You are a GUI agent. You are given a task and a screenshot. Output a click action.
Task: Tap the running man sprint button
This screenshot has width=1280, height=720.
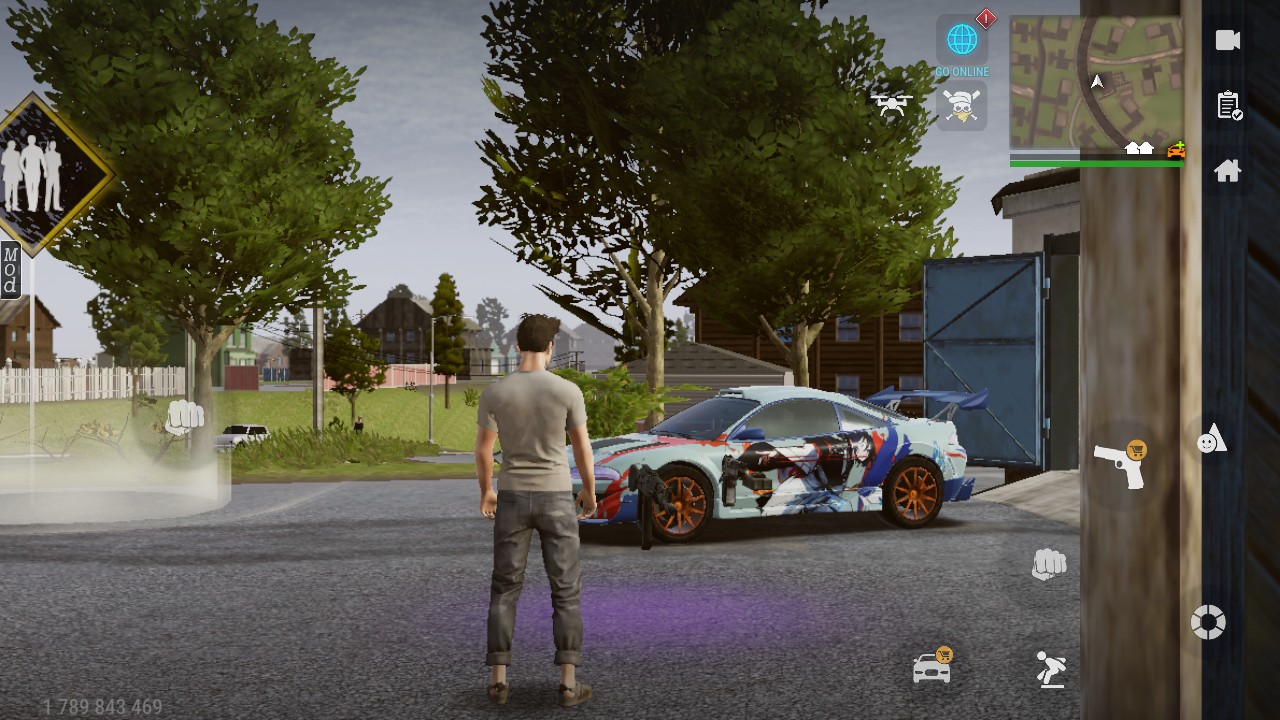1050,669
